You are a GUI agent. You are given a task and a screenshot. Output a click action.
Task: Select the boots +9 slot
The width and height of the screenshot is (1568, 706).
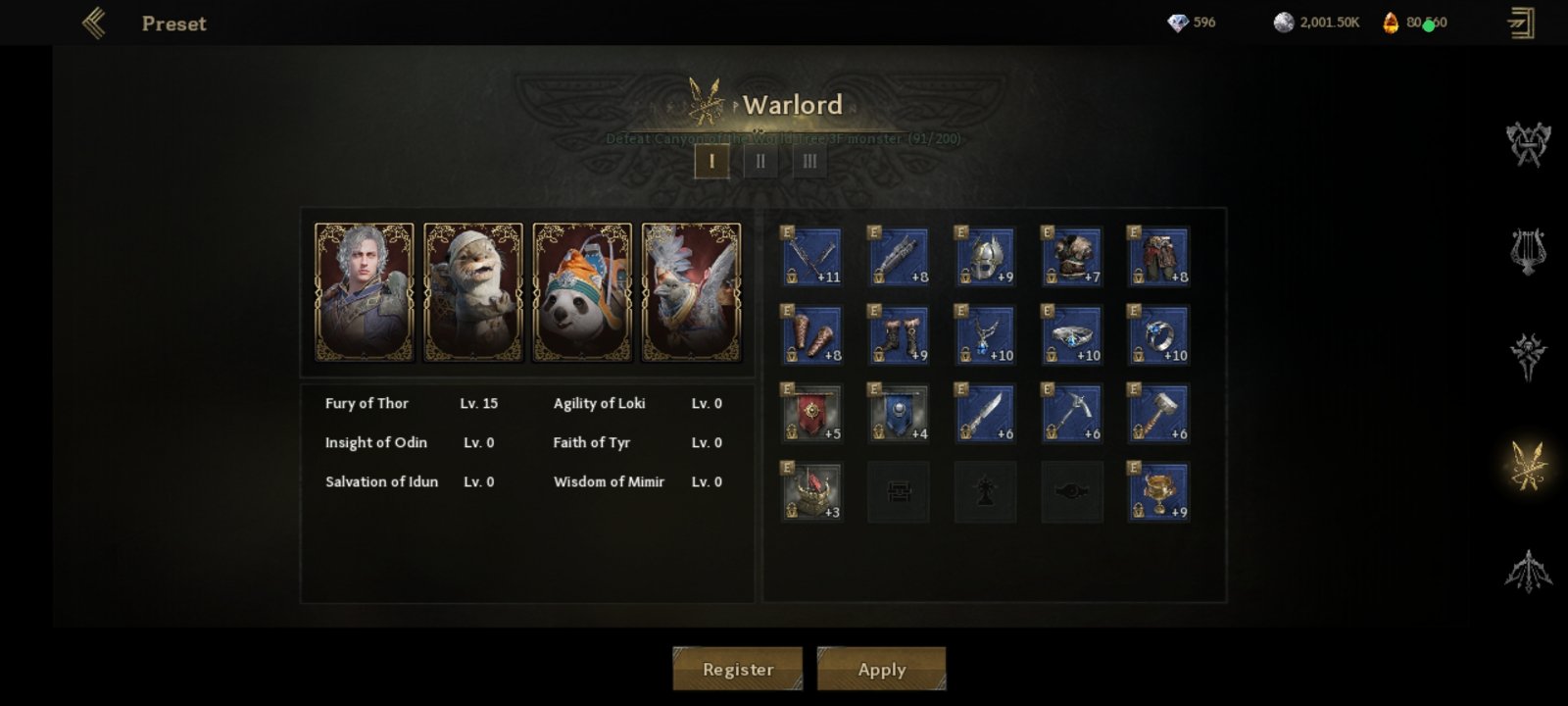[899, 335]
